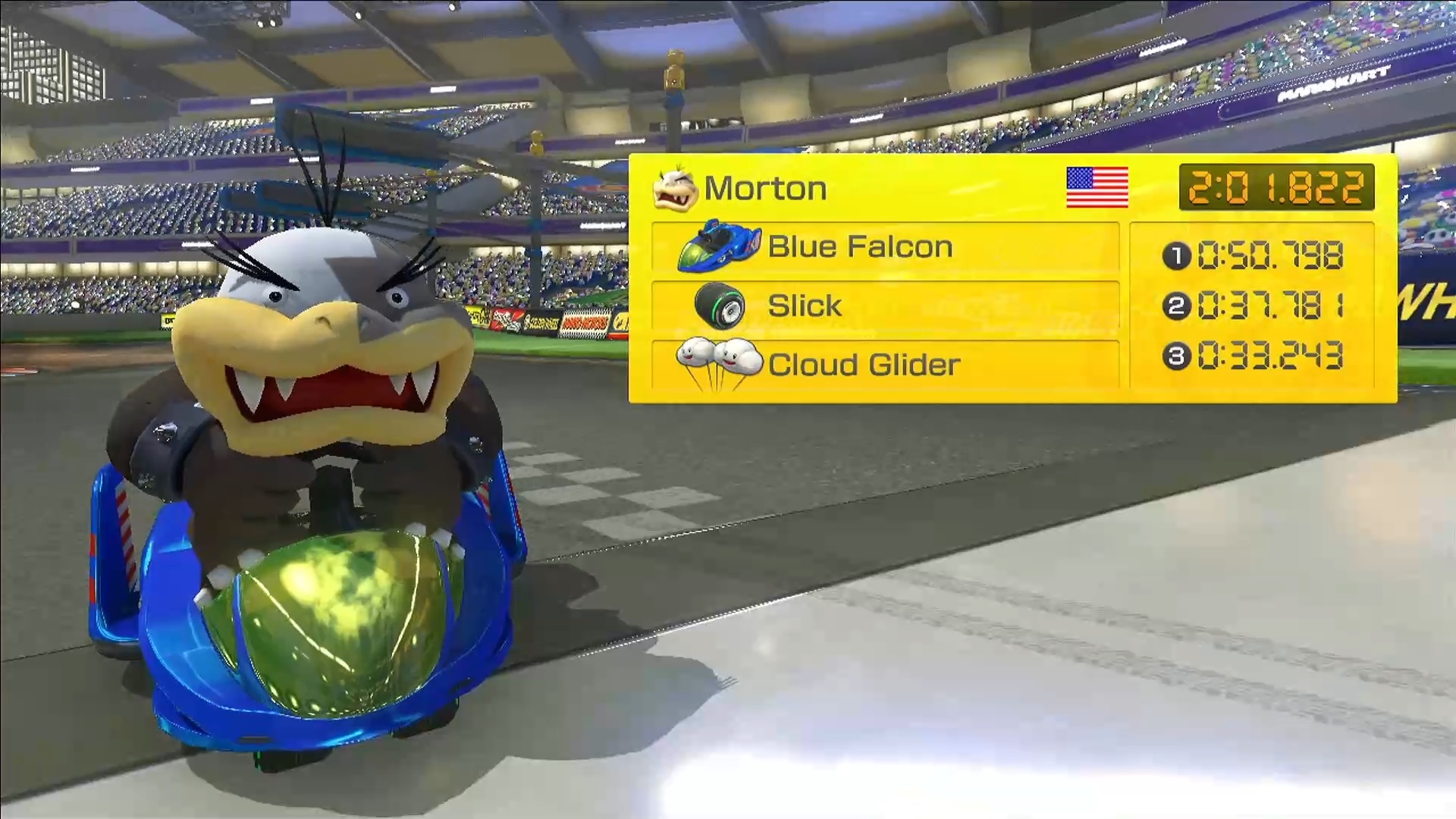Viewport: 1456px width, 819px height.
Task: Click Morton's character portrait icon
Action: [x=674, y=188]
